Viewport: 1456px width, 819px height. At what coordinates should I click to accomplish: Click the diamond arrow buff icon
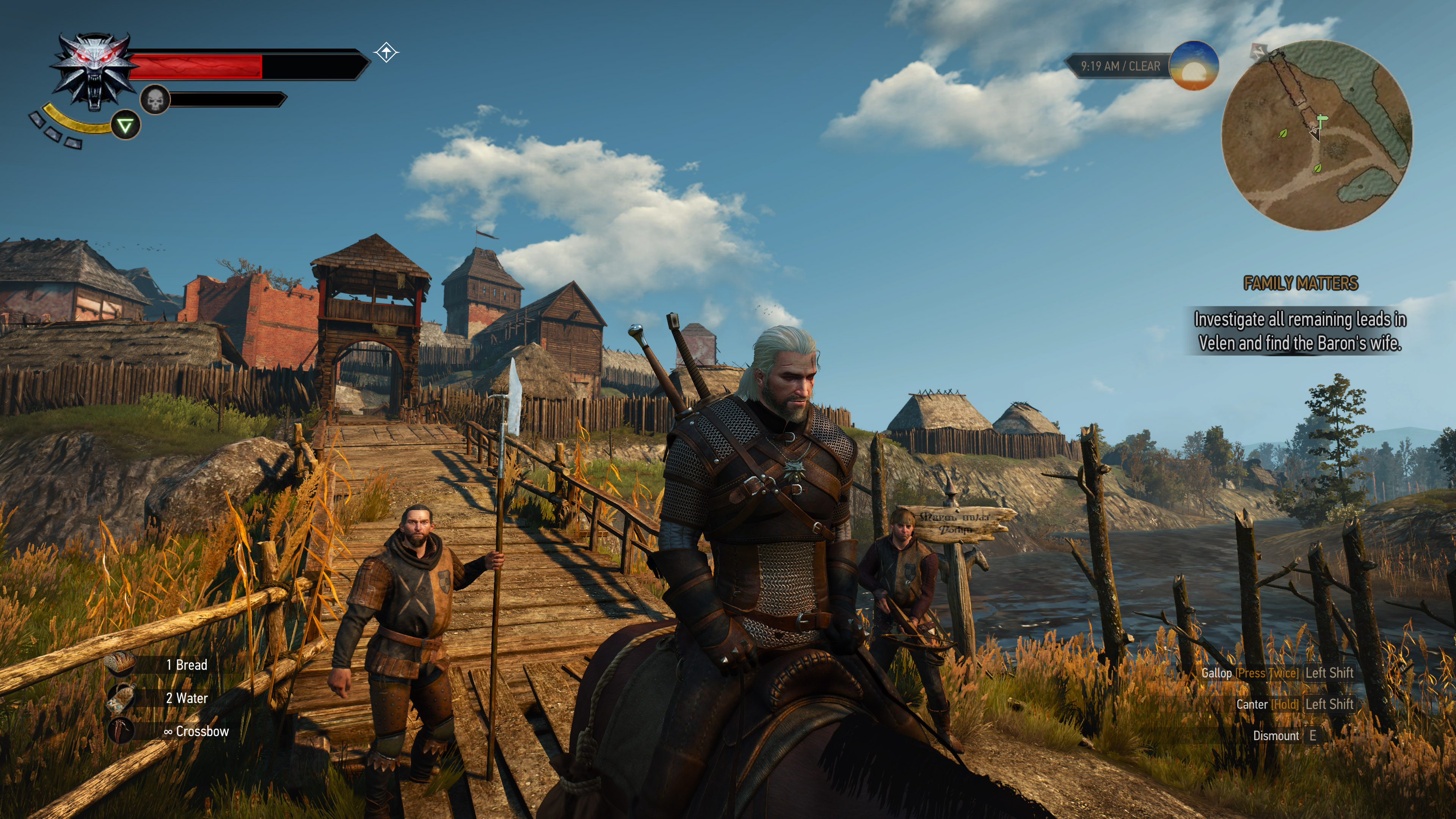tap(386, 53)
